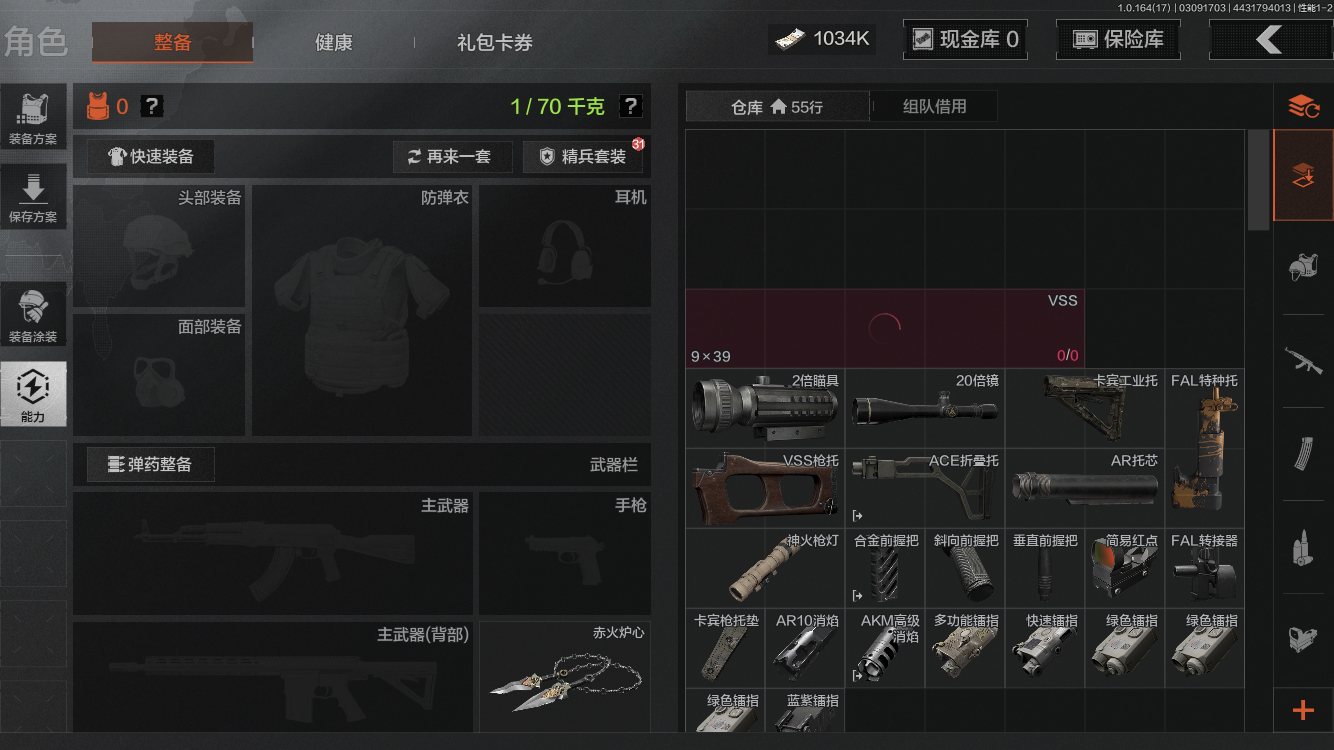Open the 保险库 insurance vault
This screenshot has width=1334, height=750.
coord(1117,39)
